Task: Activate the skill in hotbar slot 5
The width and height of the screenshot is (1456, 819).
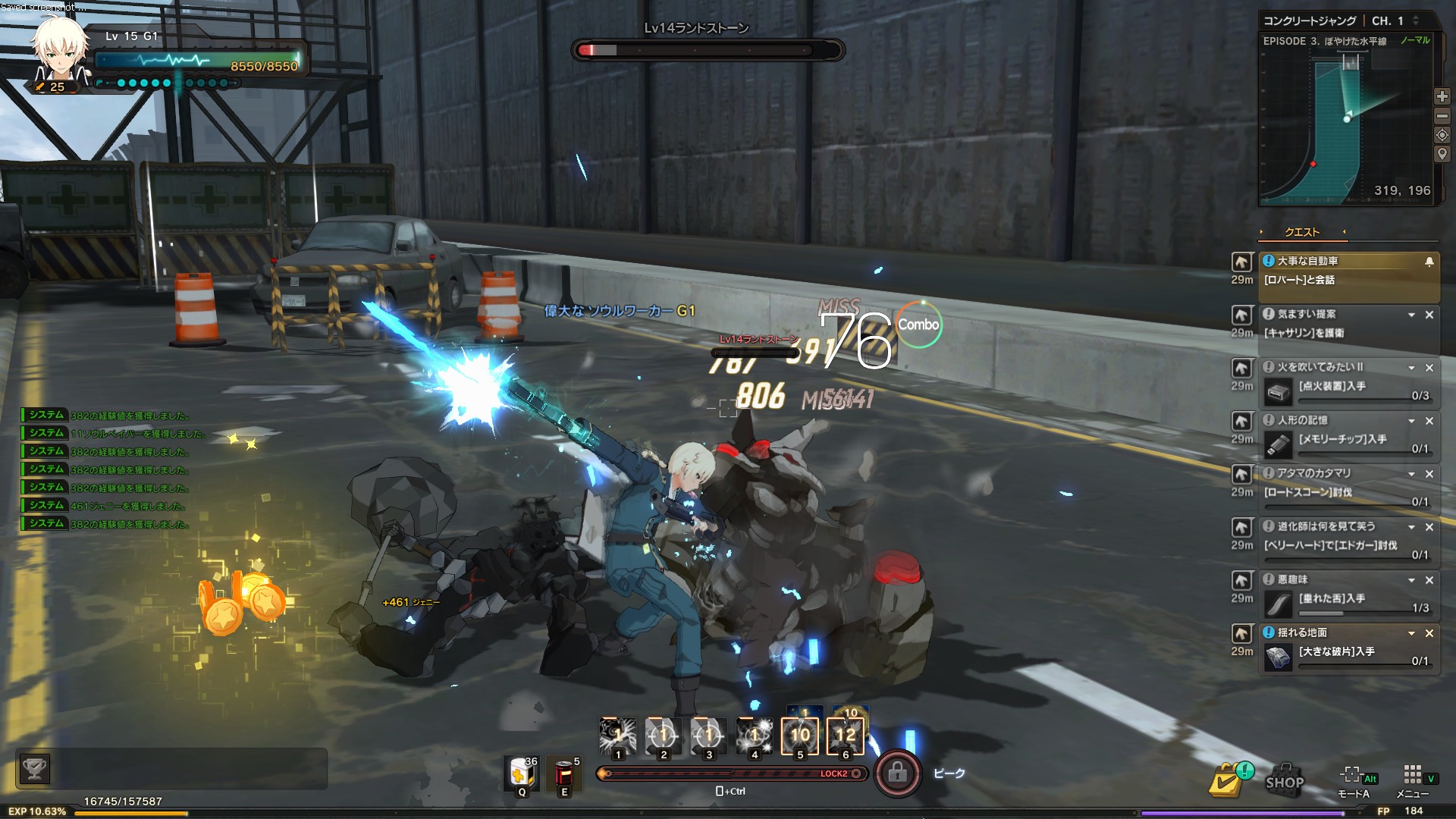Action: 801,734
